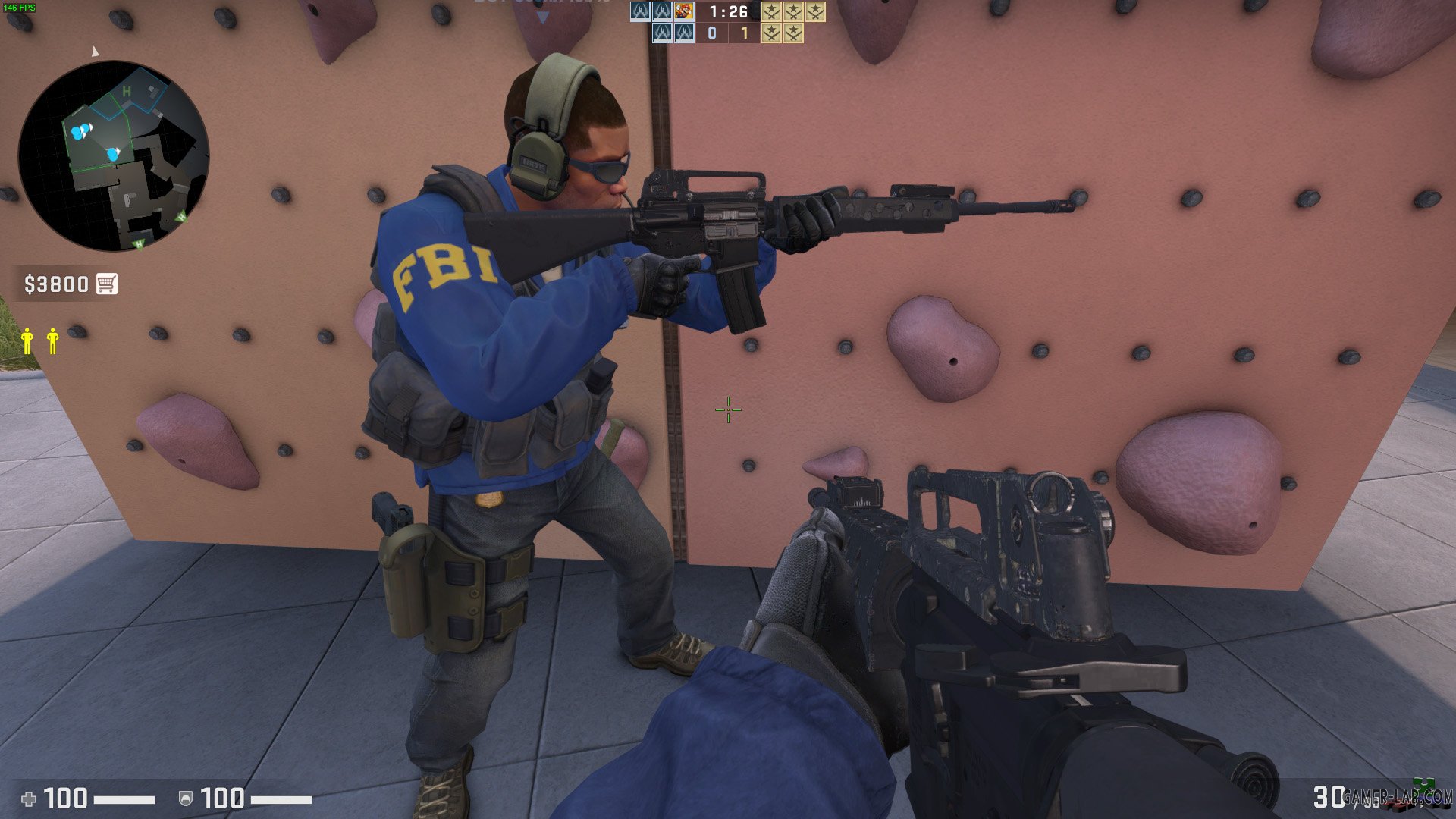Open the buy menu cart icon
Image resolution: width=1456 pixels, height=819 pixels.
(x=108, y=284)
